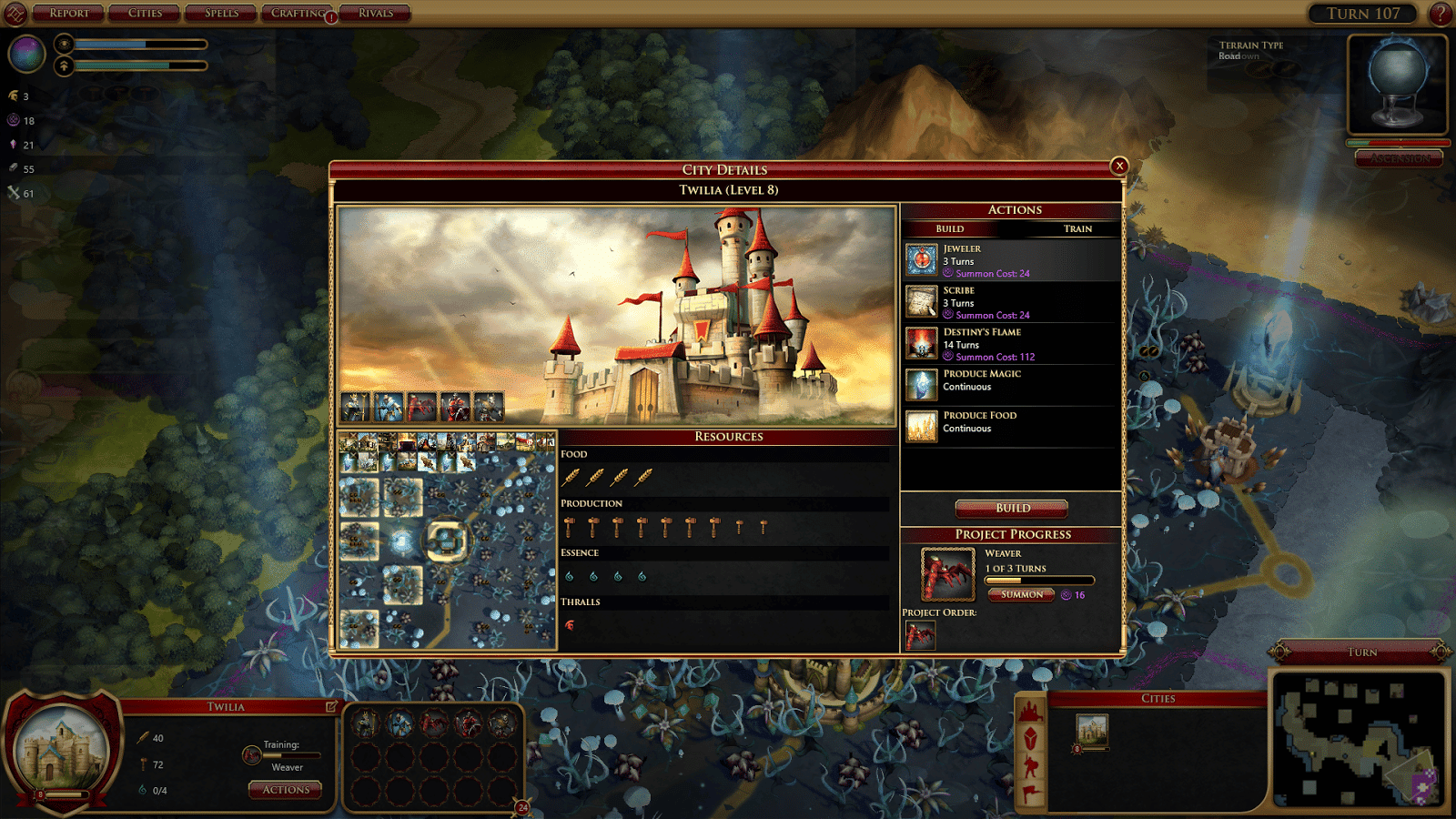Switch to the Build tab
Image resolution: width=1456 pixels, height=819 pixels.
pyautogui.click(x=949, y=229)
